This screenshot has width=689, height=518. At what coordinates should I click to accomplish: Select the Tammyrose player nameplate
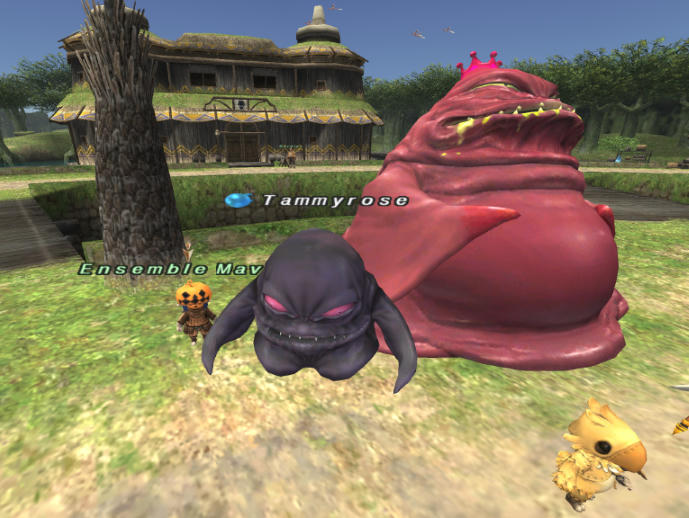tap(334, 201)
